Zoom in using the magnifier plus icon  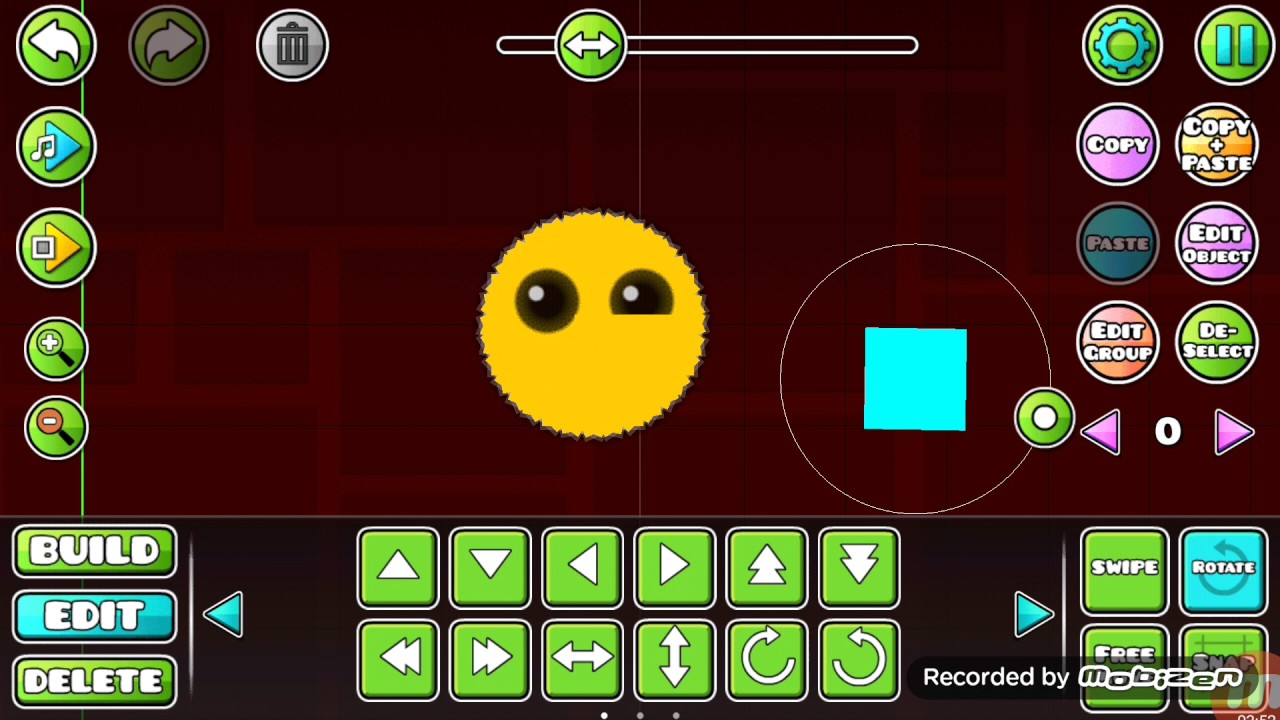click(56, 348)
